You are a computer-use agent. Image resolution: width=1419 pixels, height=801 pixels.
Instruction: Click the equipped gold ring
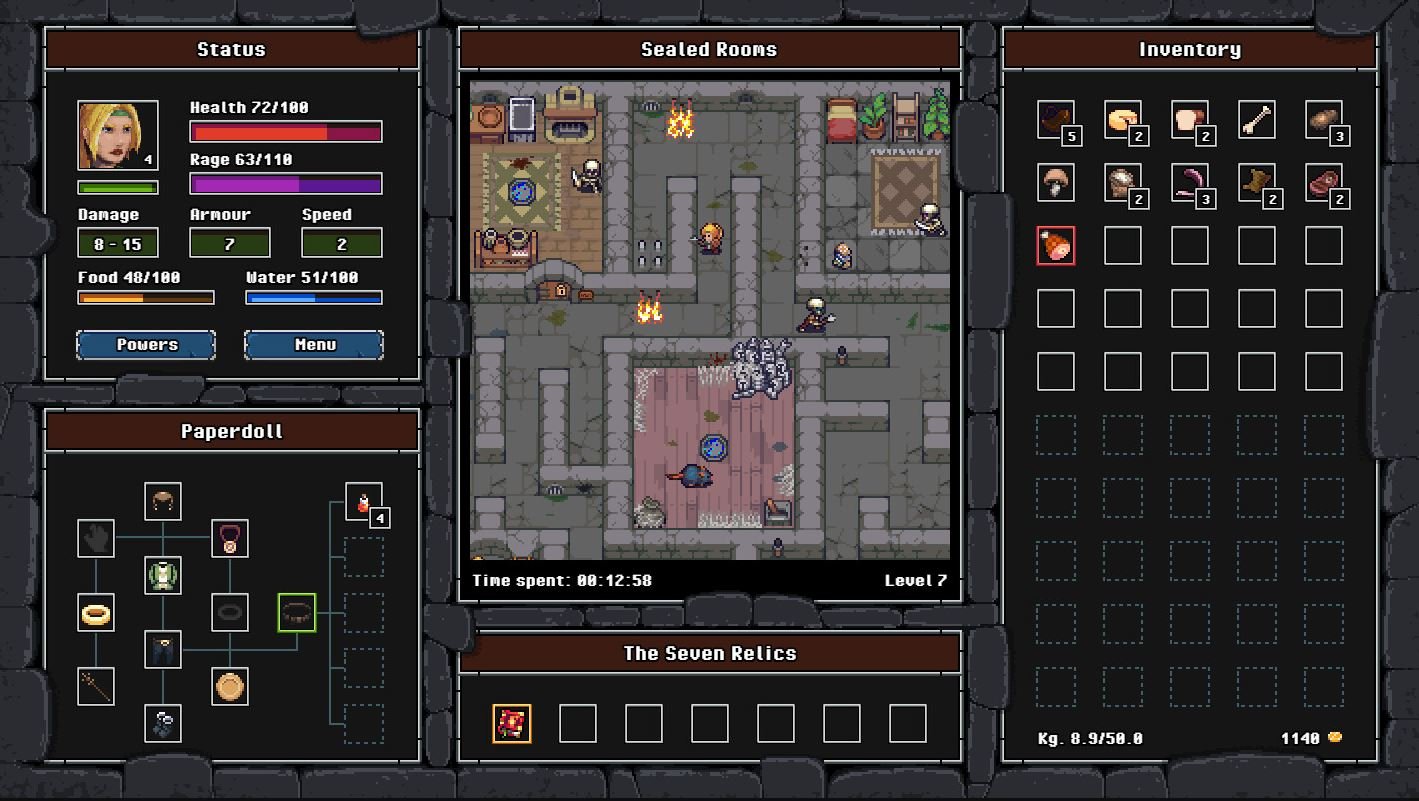click(x=96, y=613)
